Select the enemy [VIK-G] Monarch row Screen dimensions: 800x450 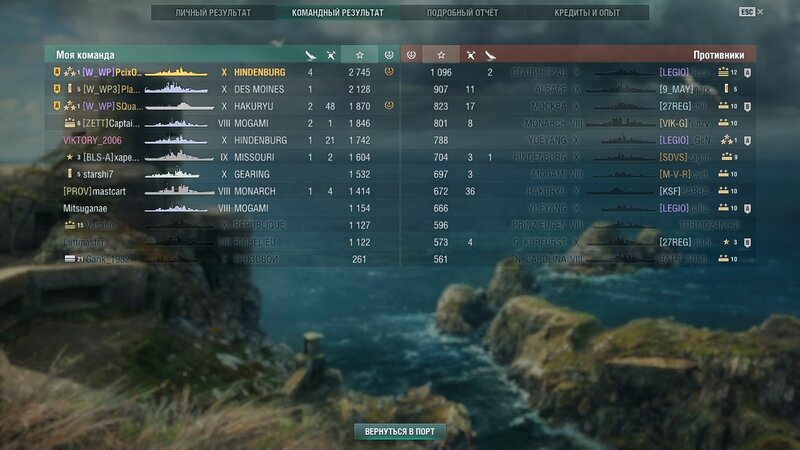tap(580, 123)
